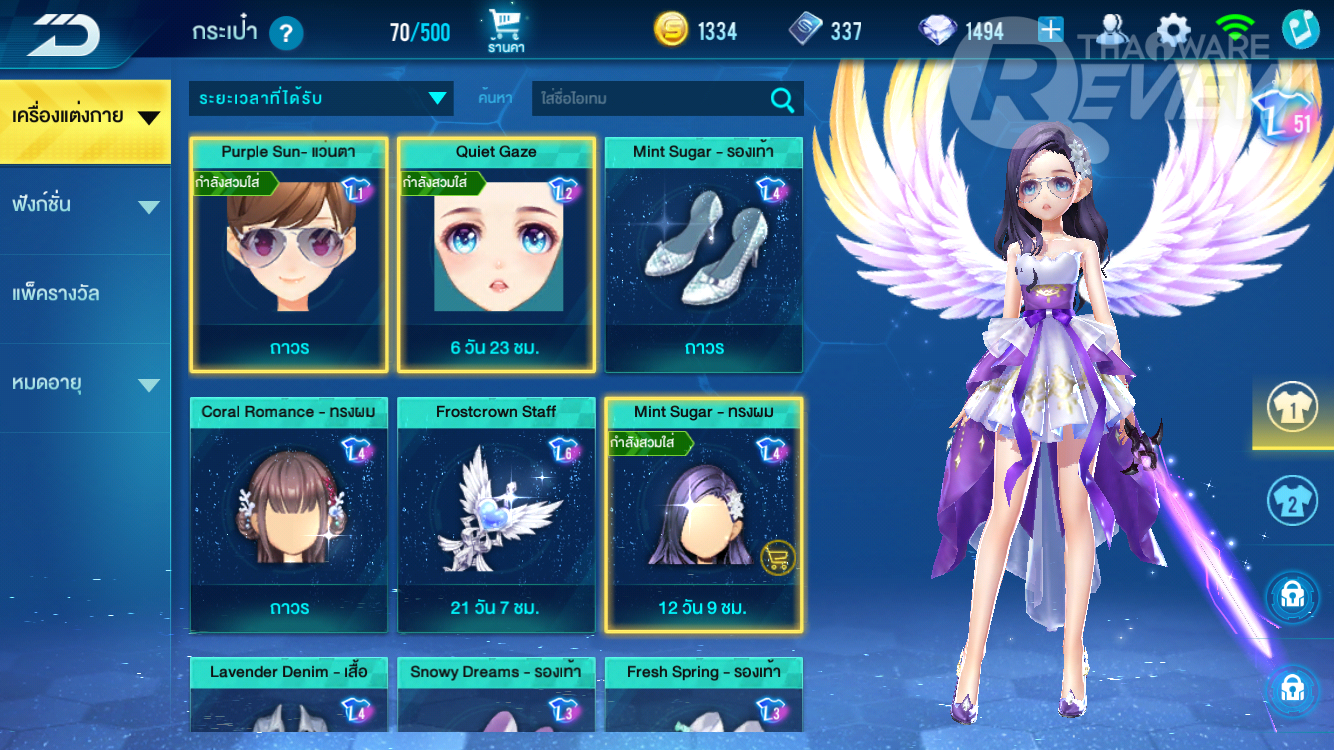Switch to outfit preset 2
Image resolution: width=1334 pixels, height=750 pixels.
(x=1292, y=502)
